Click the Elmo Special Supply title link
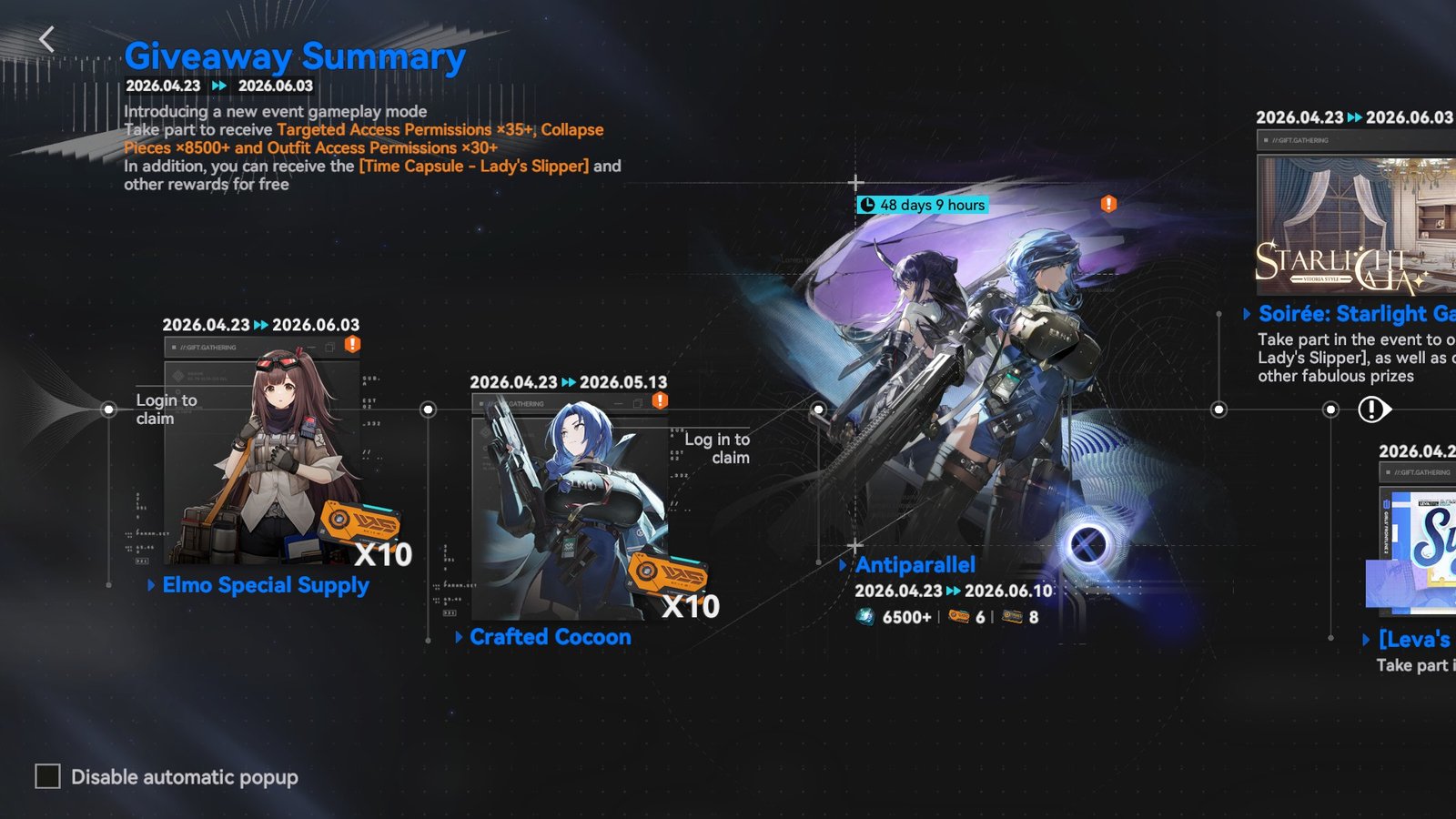The height and width of the screenshot is (819, 1456). point(266,585)
